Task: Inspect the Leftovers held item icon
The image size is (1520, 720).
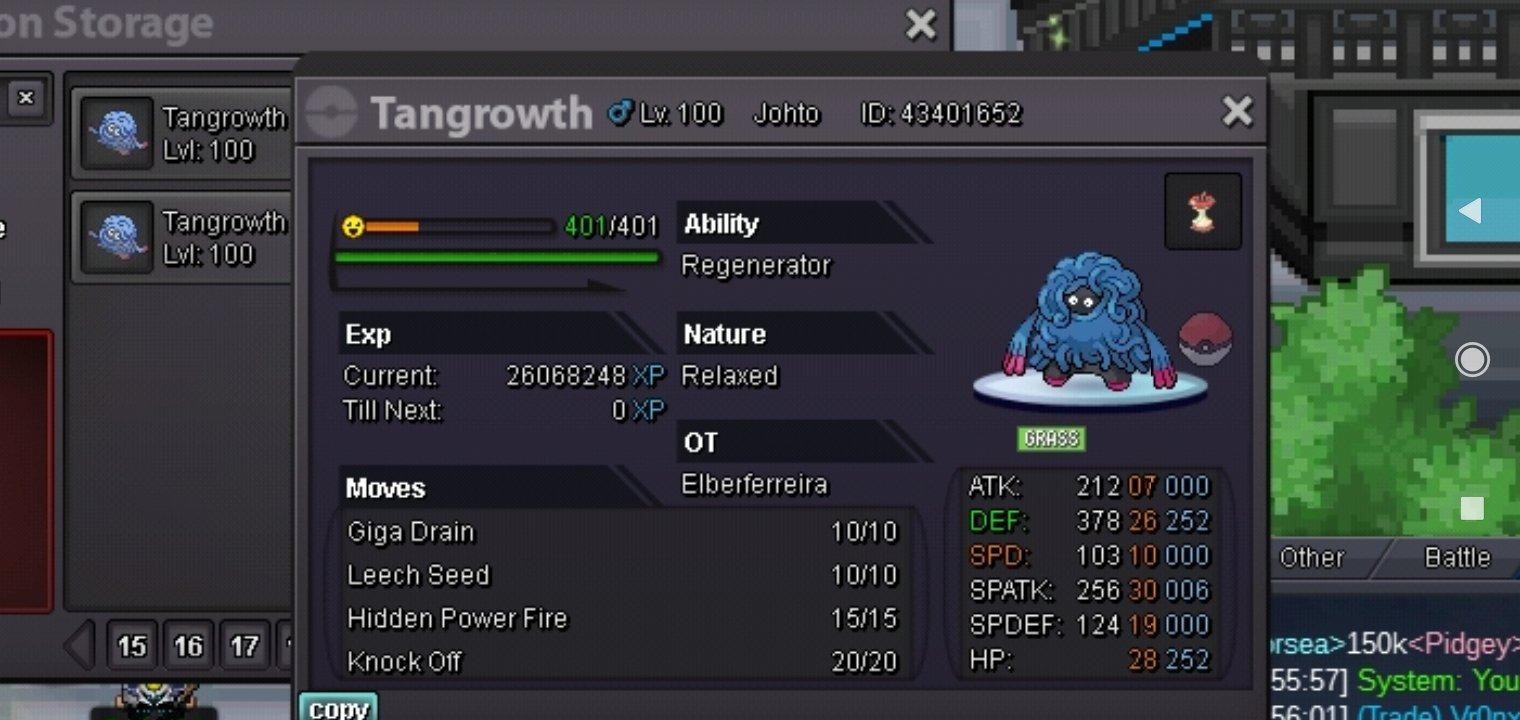Action: pyautogui.click(x=1203, y=212)
